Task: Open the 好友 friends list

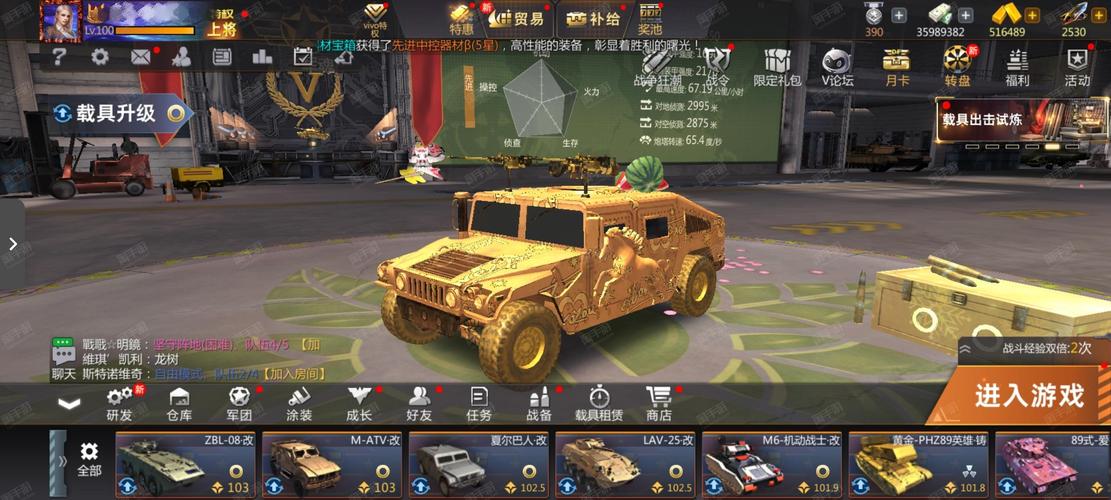Action: click(x=419, y=403)
